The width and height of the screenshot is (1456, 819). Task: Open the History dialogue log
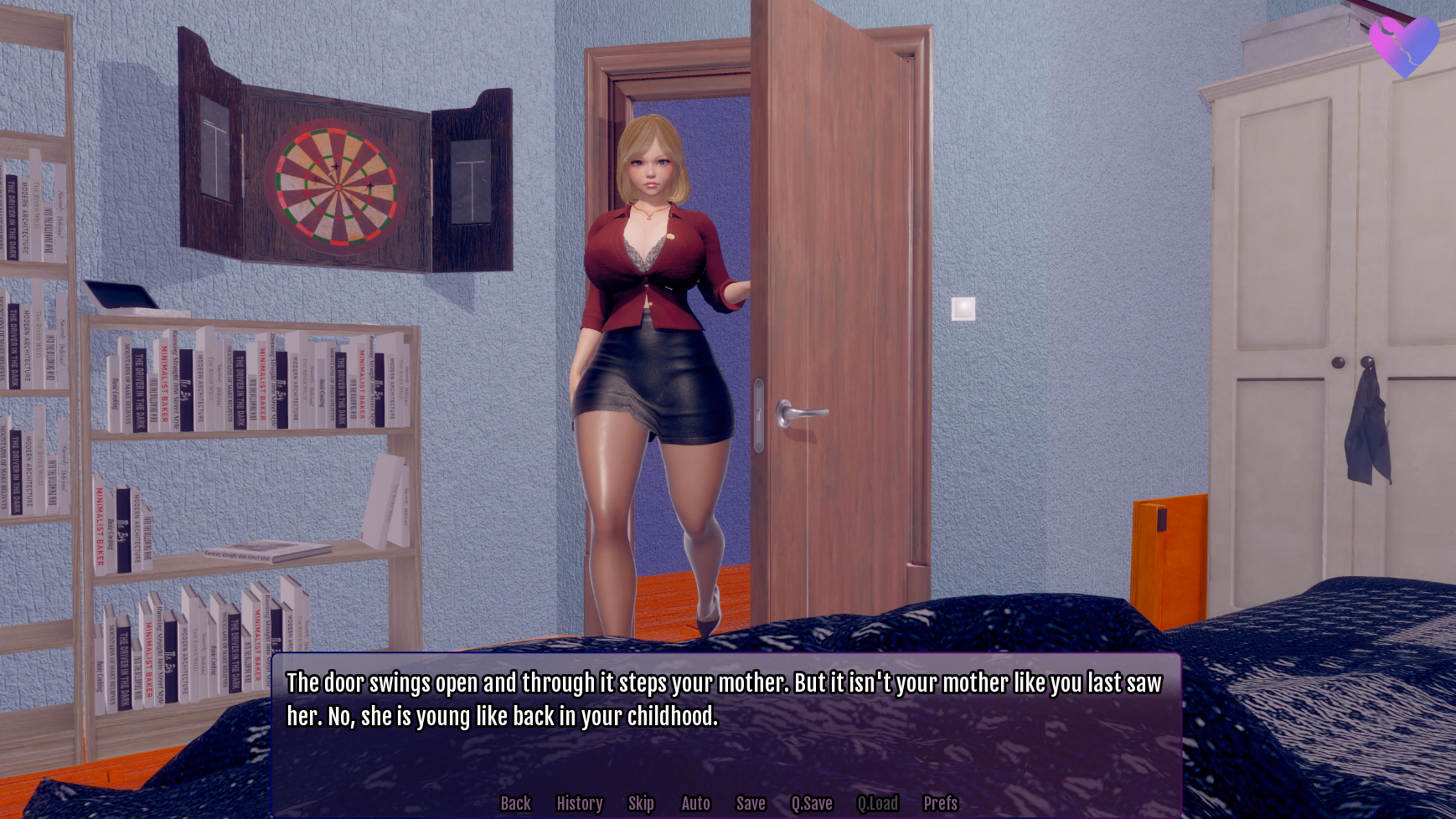[x=580, y=803]
